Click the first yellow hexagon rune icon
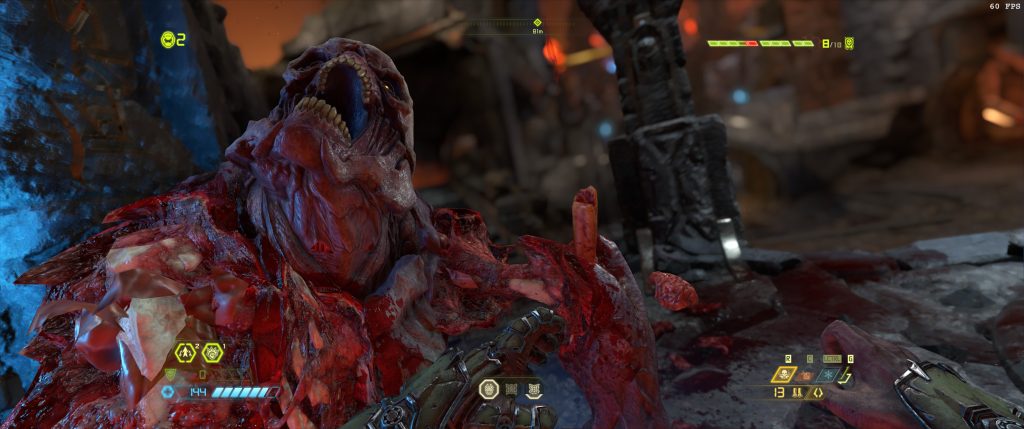This screenshot has width=1024, height=429. [185, 353]
